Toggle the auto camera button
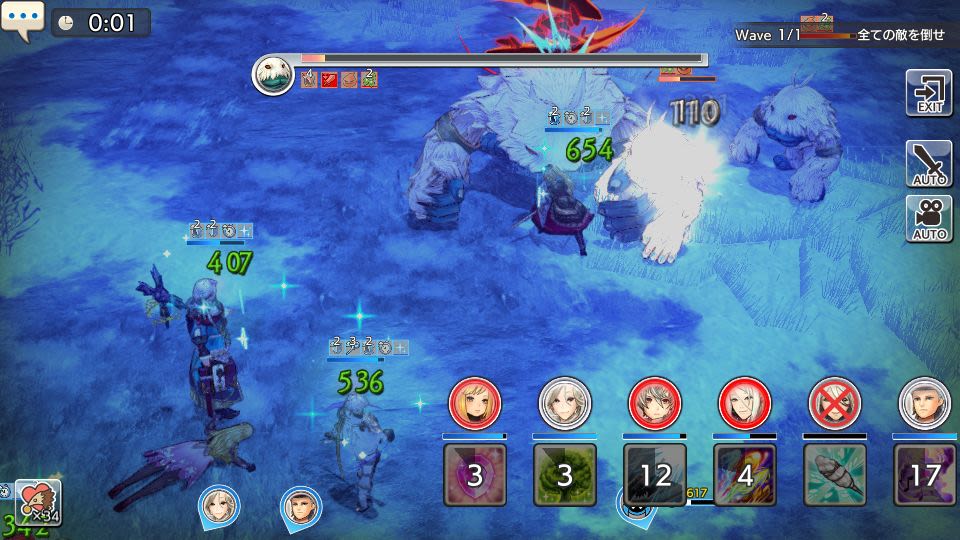Viewport: 960px width, 540px height. [928, 219]
